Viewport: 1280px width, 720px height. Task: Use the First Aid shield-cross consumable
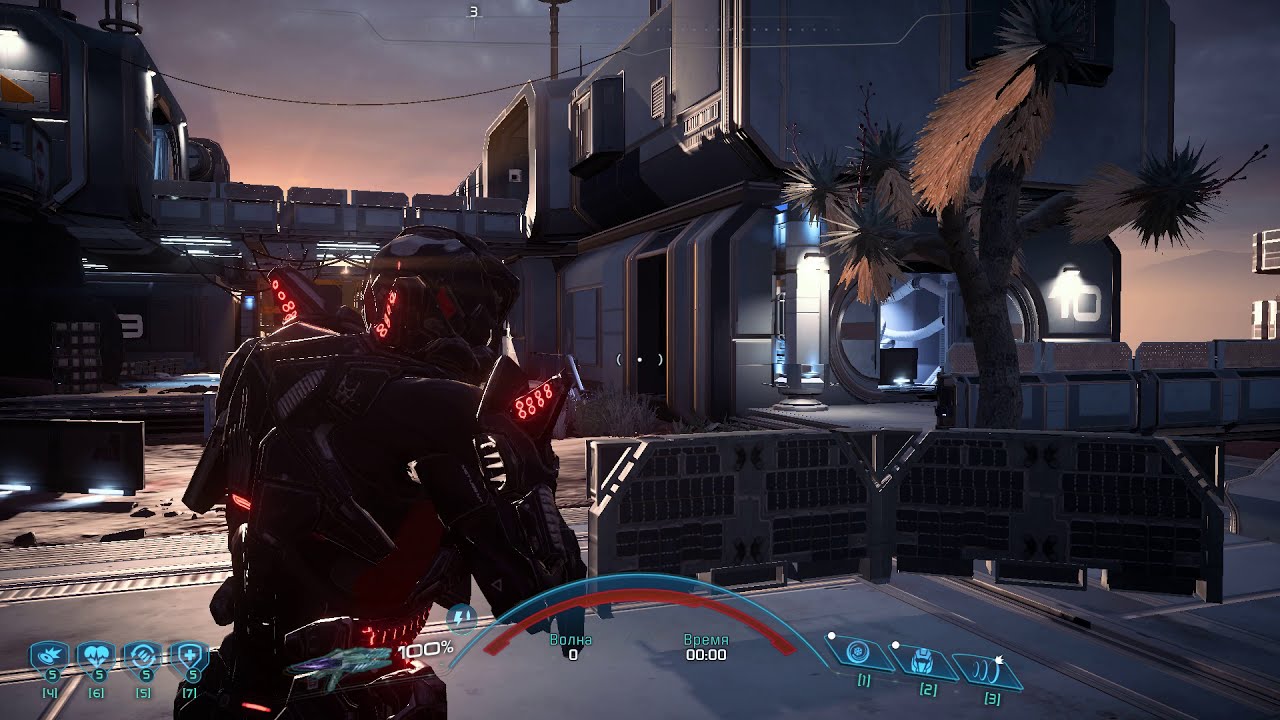(x=189, y=658)
